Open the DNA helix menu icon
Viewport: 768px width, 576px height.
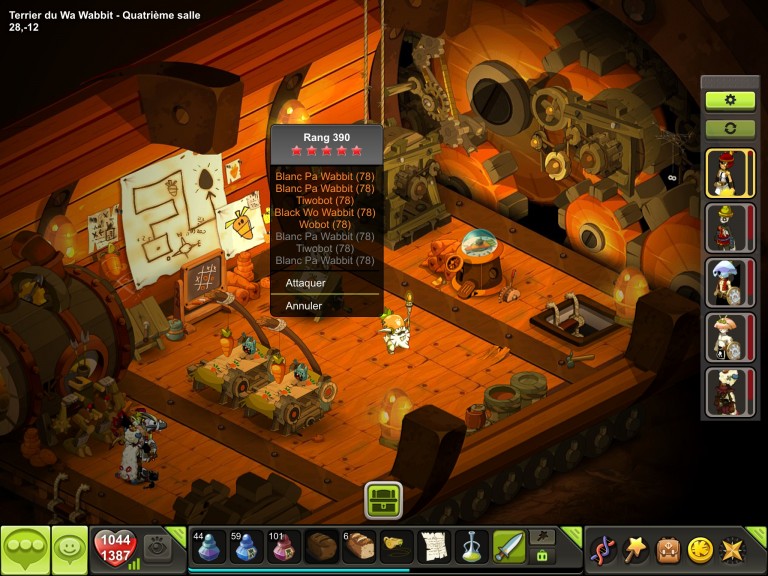point(603,549)
